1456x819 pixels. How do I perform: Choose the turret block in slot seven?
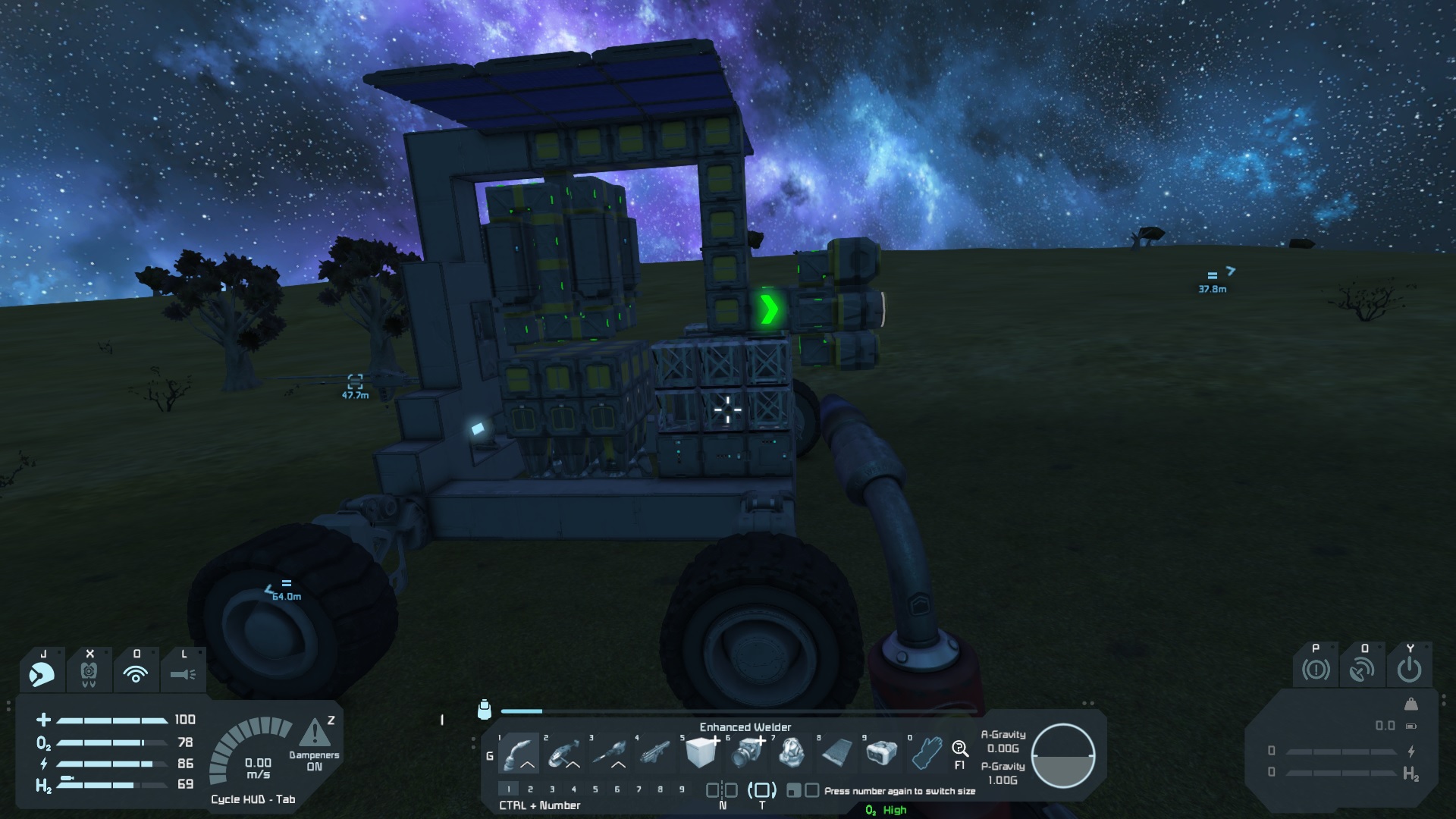792,752
